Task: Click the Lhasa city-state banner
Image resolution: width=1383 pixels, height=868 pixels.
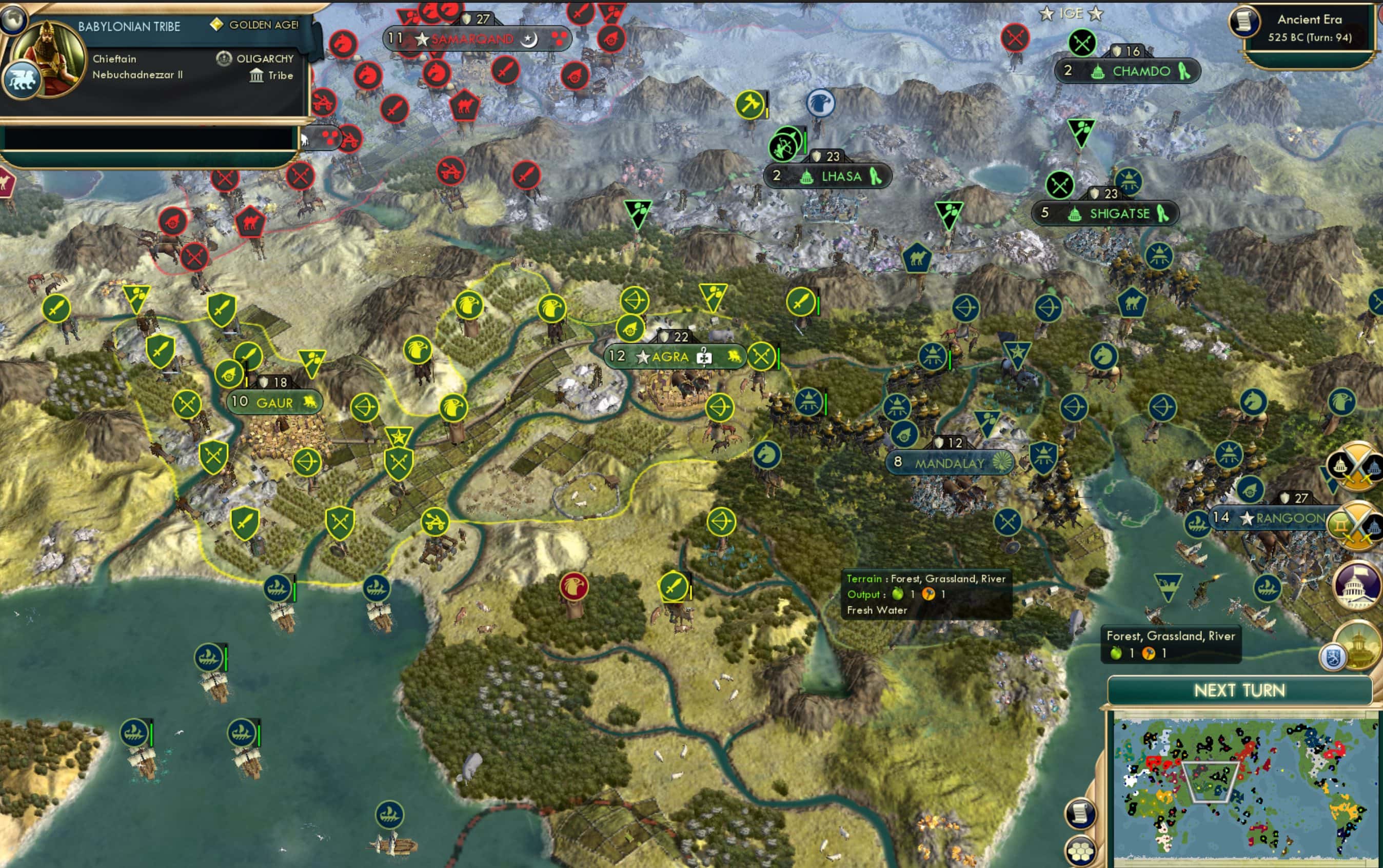Action: [x=829, y=176]
